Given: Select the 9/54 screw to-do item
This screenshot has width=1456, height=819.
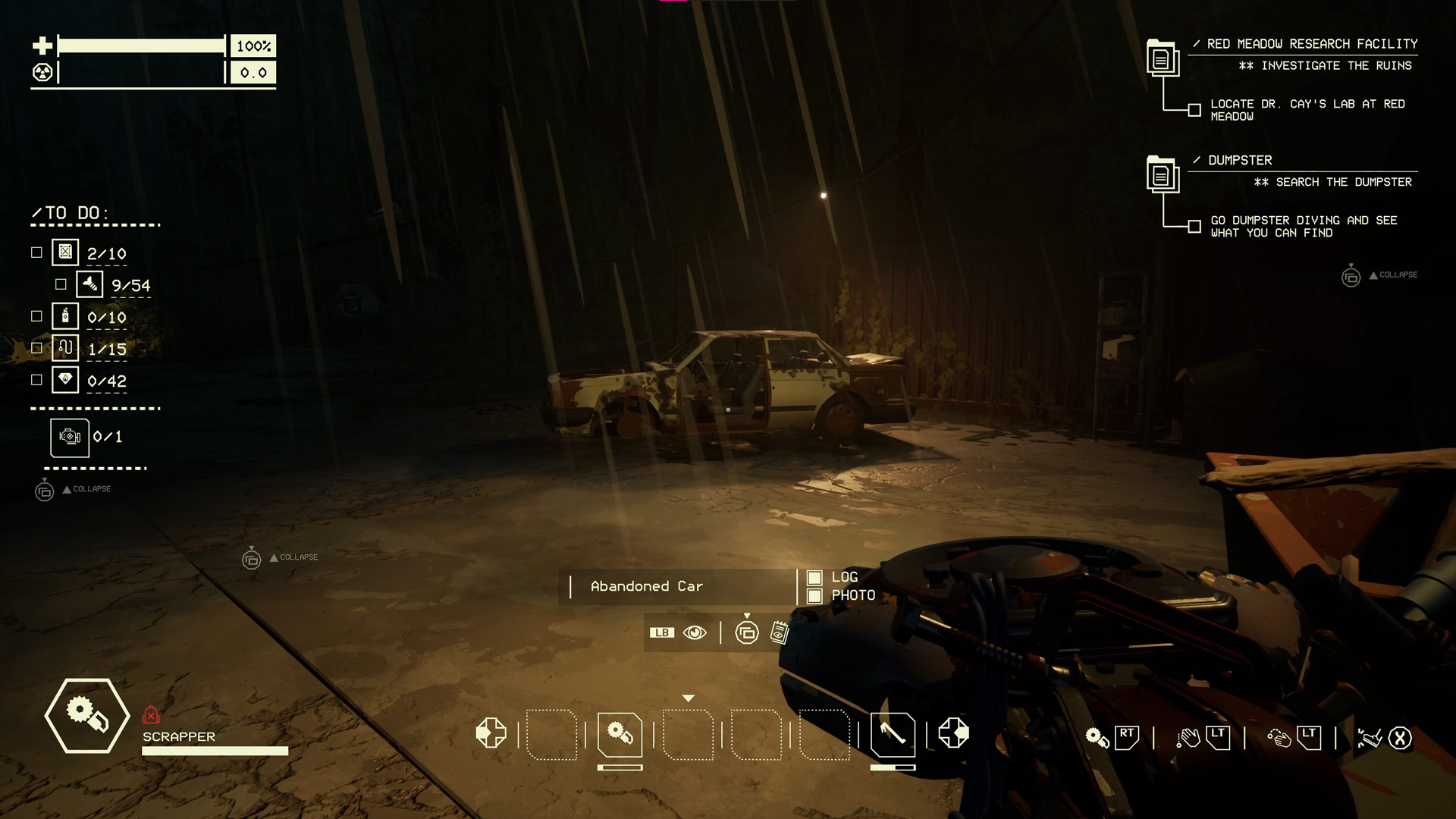Looking at the screenshot, I should (x=90, y=284).
